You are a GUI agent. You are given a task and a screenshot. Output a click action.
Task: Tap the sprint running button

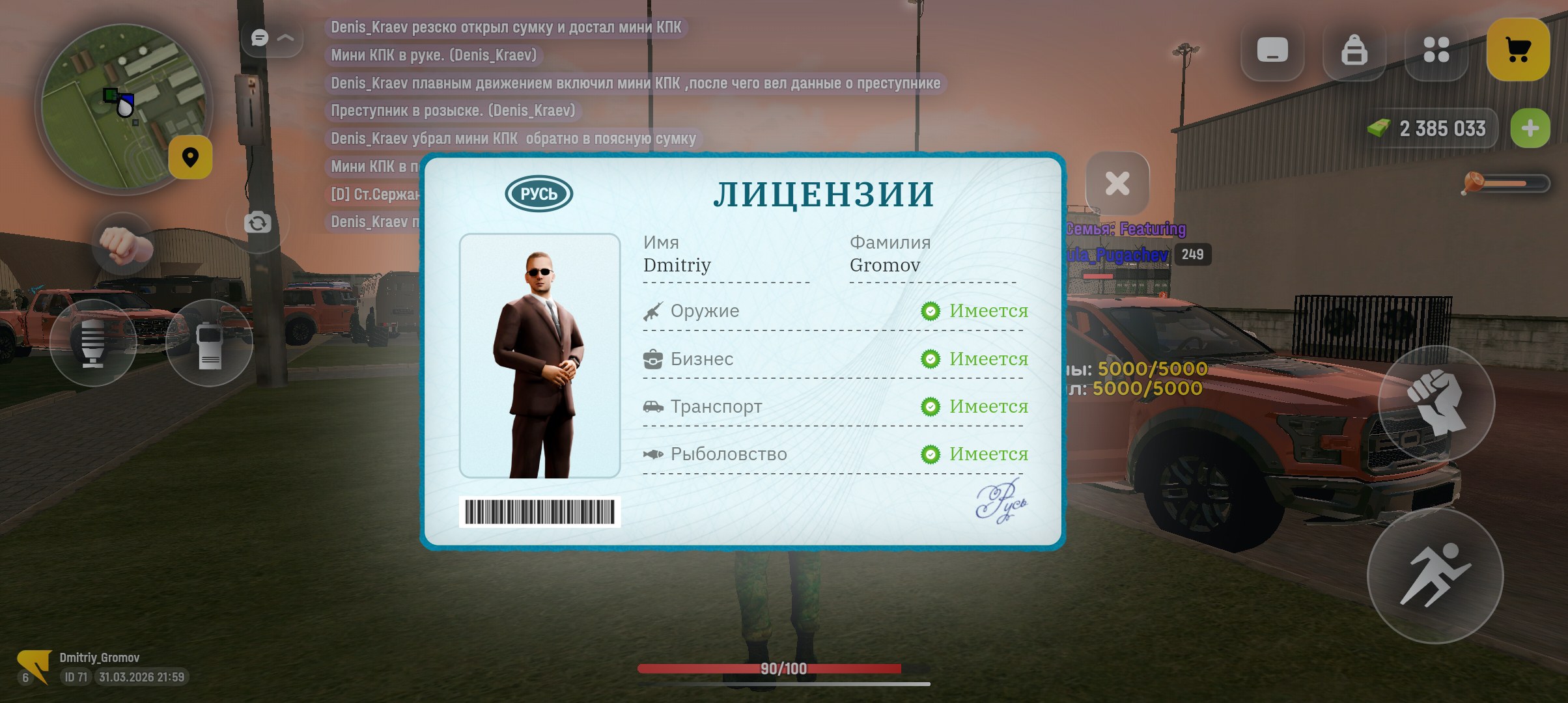tap(1435, 575)
